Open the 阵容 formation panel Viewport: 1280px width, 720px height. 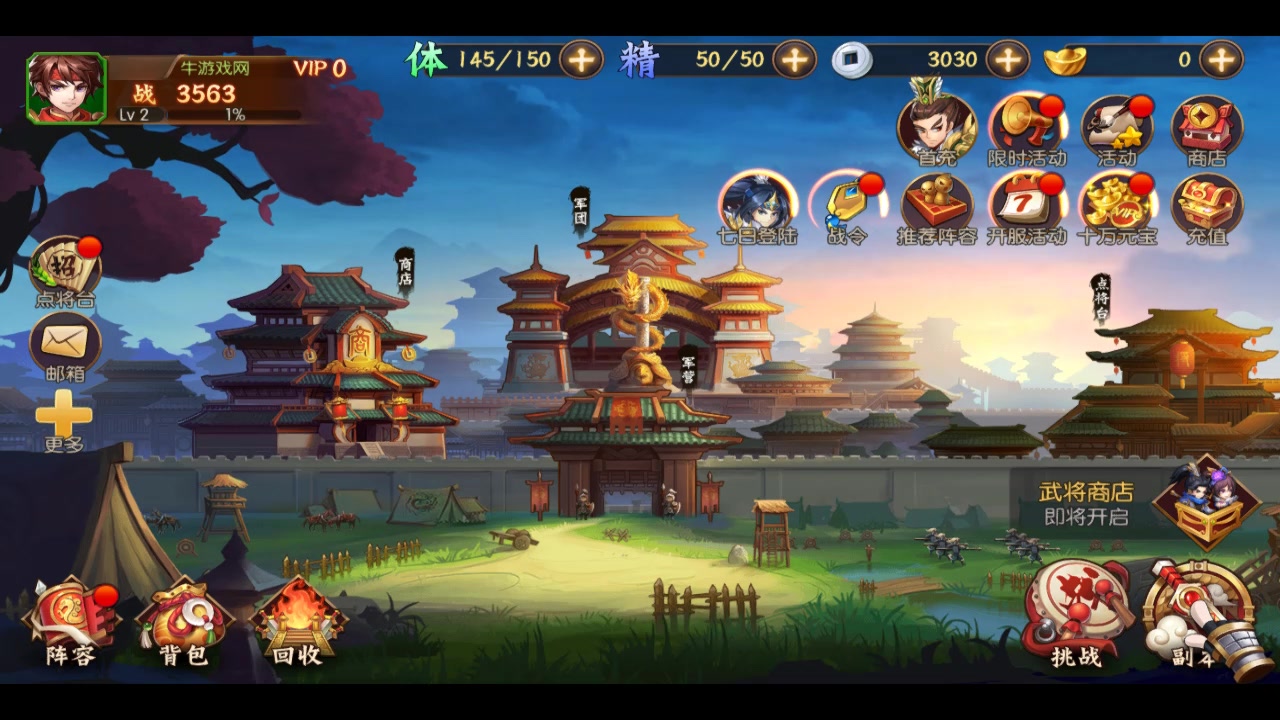[x=70, y=615]
